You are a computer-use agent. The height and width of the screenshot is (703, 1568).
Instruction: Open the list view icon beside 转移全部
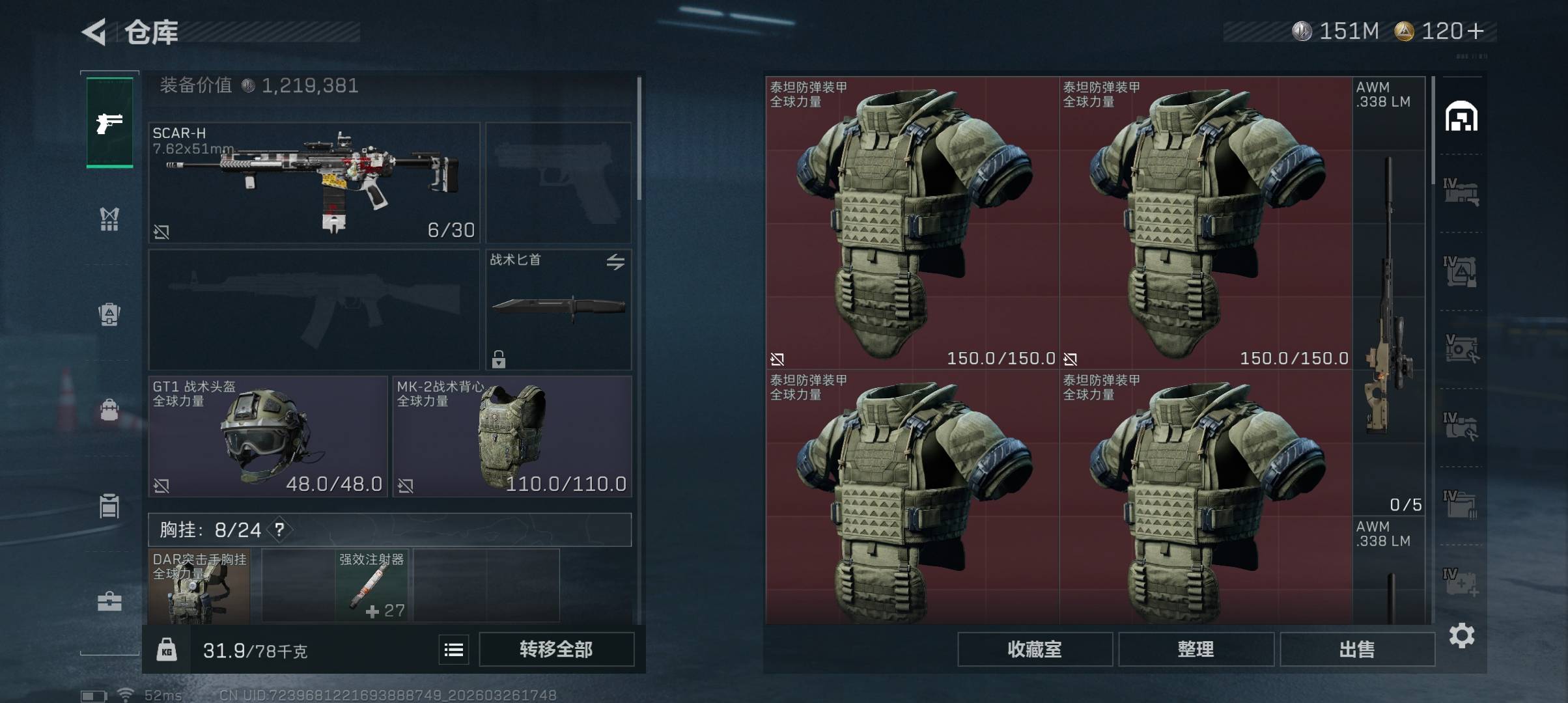pyautogui.click(x=454, y=649)
